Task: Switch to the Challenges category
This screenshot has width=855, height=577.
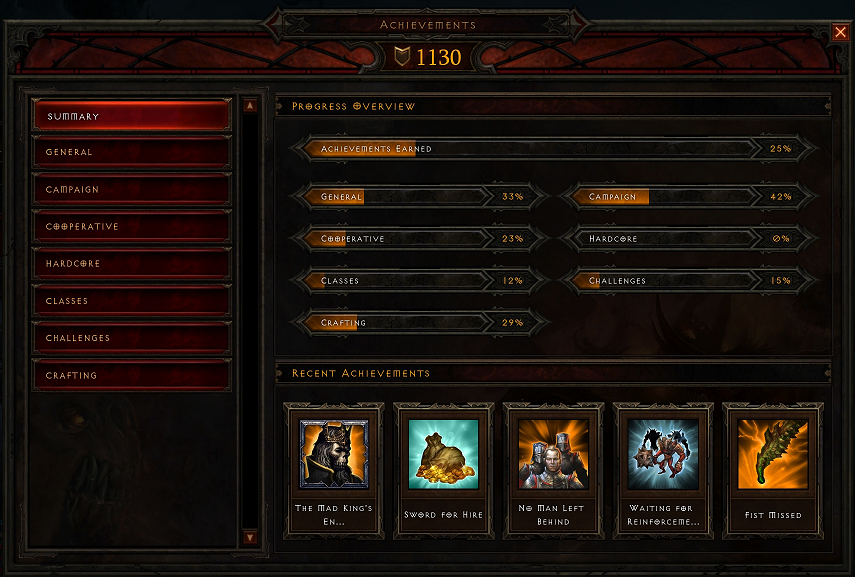Action: 132,338
